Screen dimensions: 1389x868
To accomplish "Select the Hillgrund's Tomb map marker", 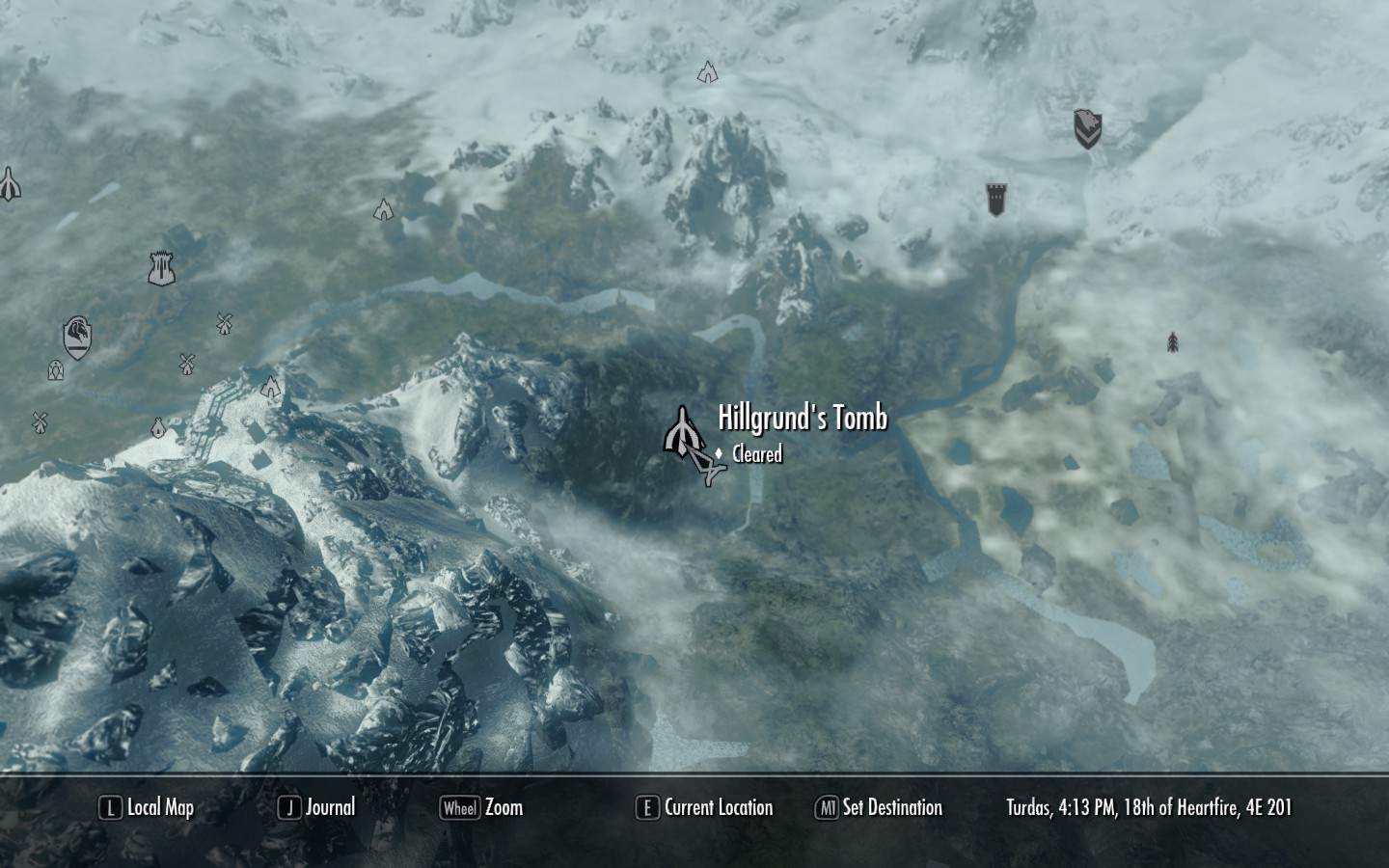I will [x=682, y=431].
